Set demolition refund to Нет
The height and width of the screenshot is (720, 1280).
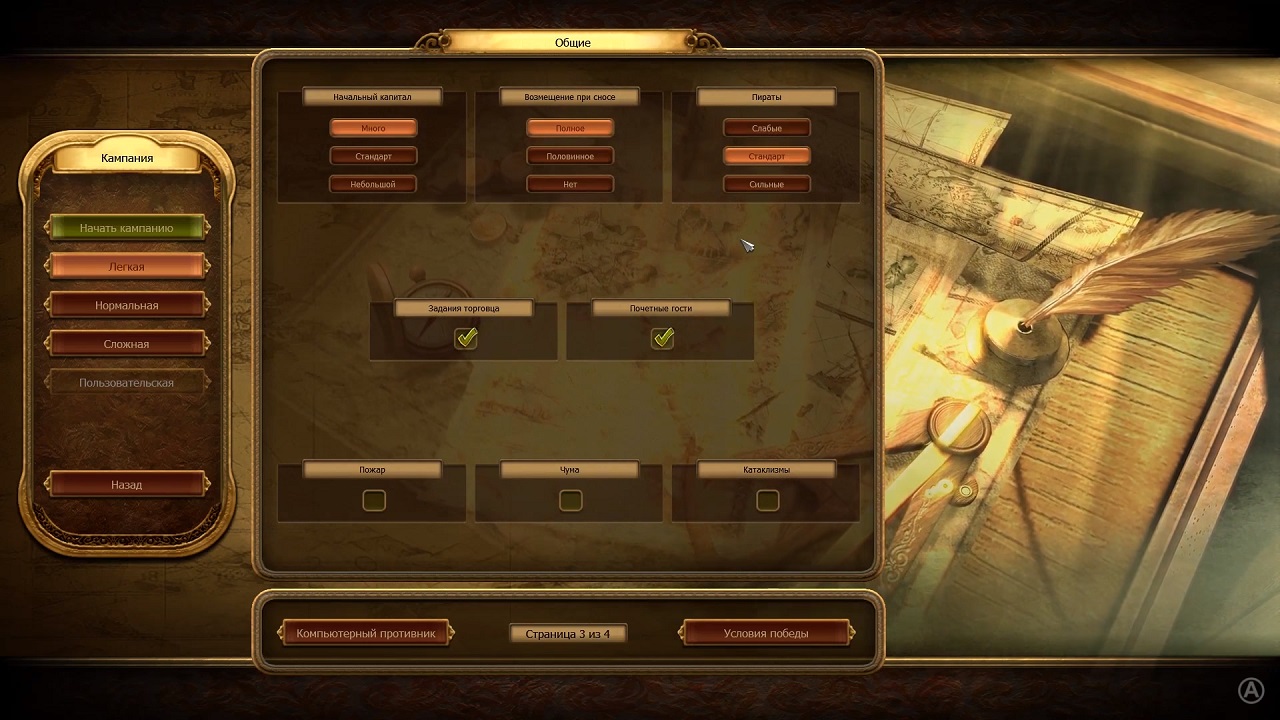point(570,184)
